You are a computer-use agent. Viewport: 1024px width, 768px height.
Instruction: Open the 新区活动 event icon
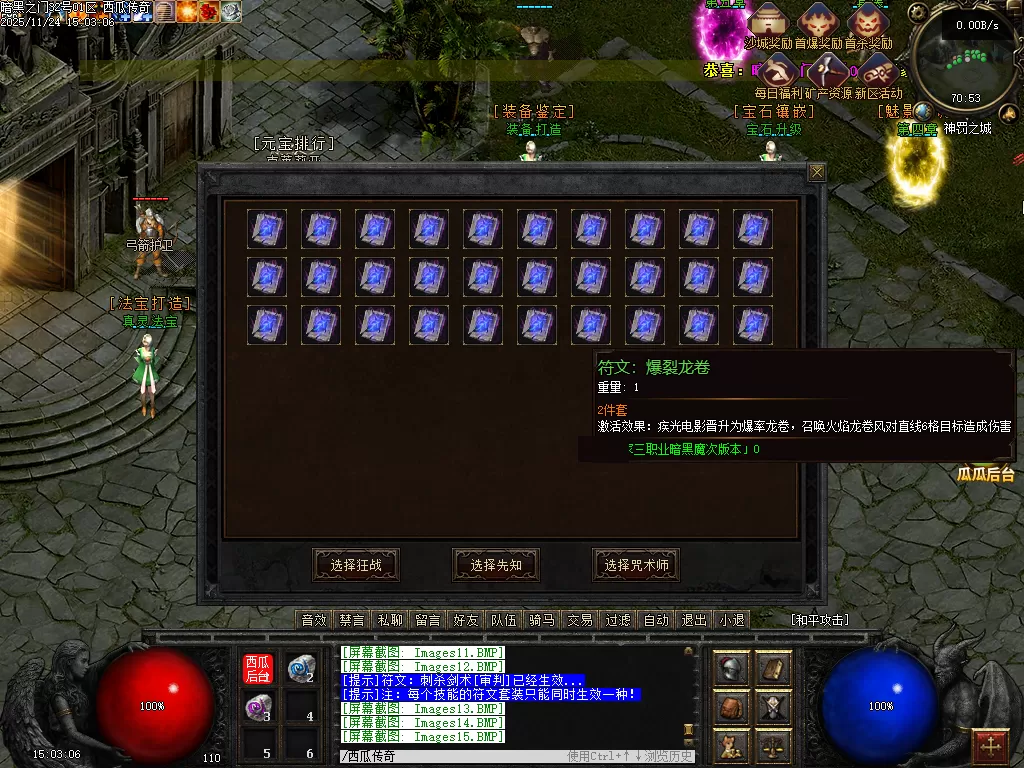(x=877, y=70)
